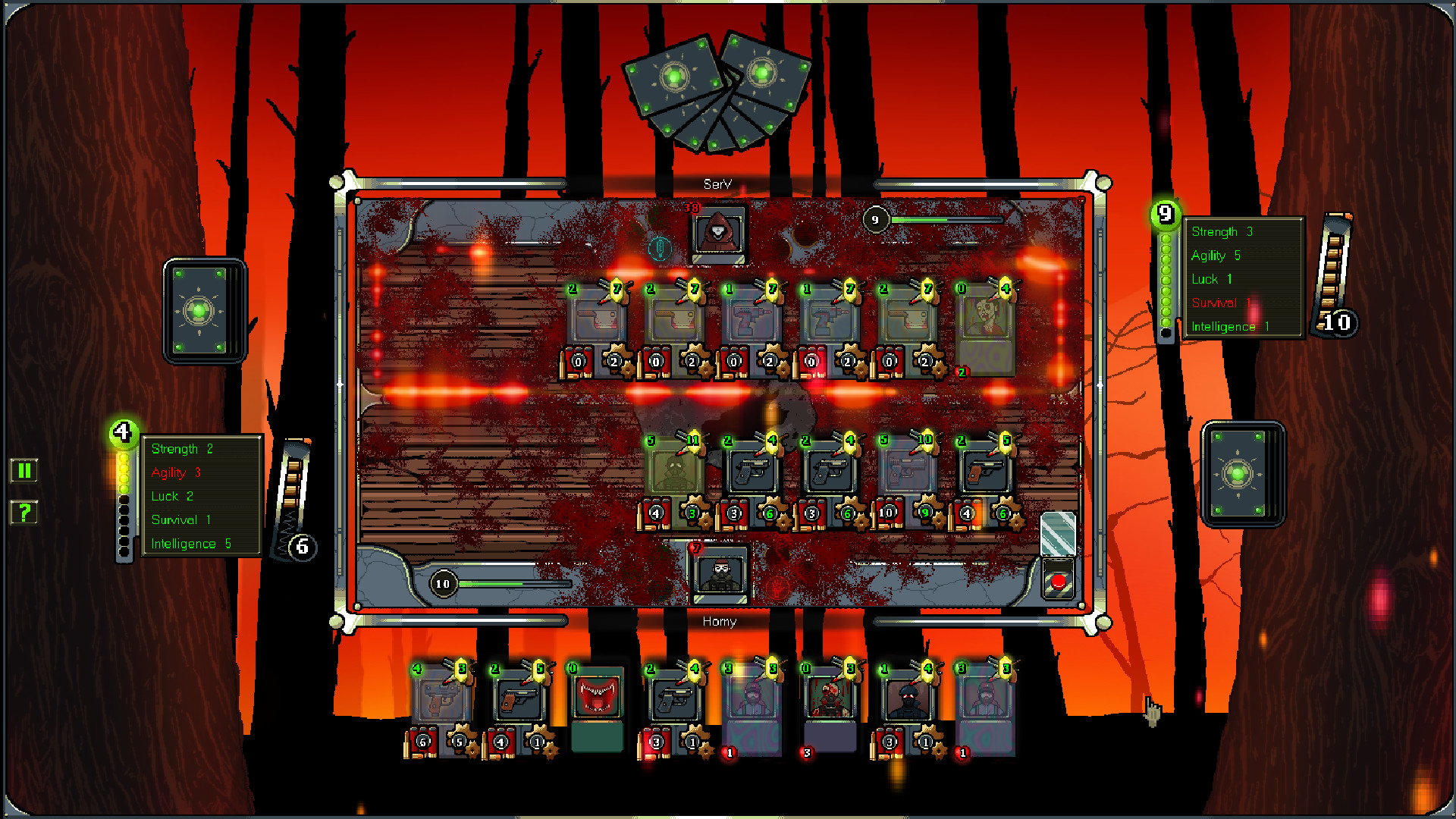The width and height of the screenshot is (1456, 819).
Task: Click SerV's green health bar showing 9
Action: tap(948, 221)
